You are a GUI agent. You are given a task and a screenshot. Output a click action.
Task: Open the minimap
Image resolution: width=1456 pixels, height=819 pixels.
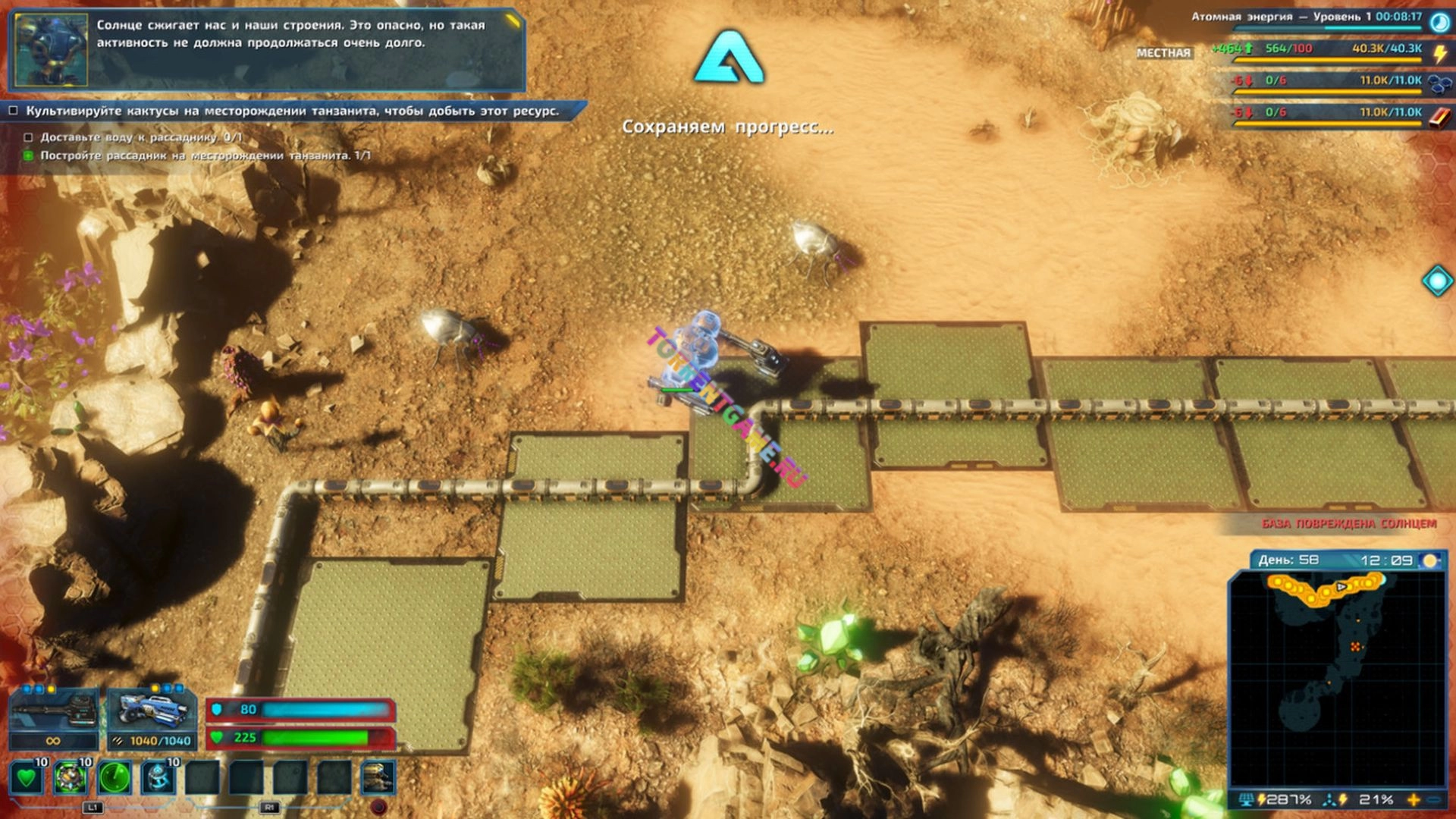click(1337, 679)
